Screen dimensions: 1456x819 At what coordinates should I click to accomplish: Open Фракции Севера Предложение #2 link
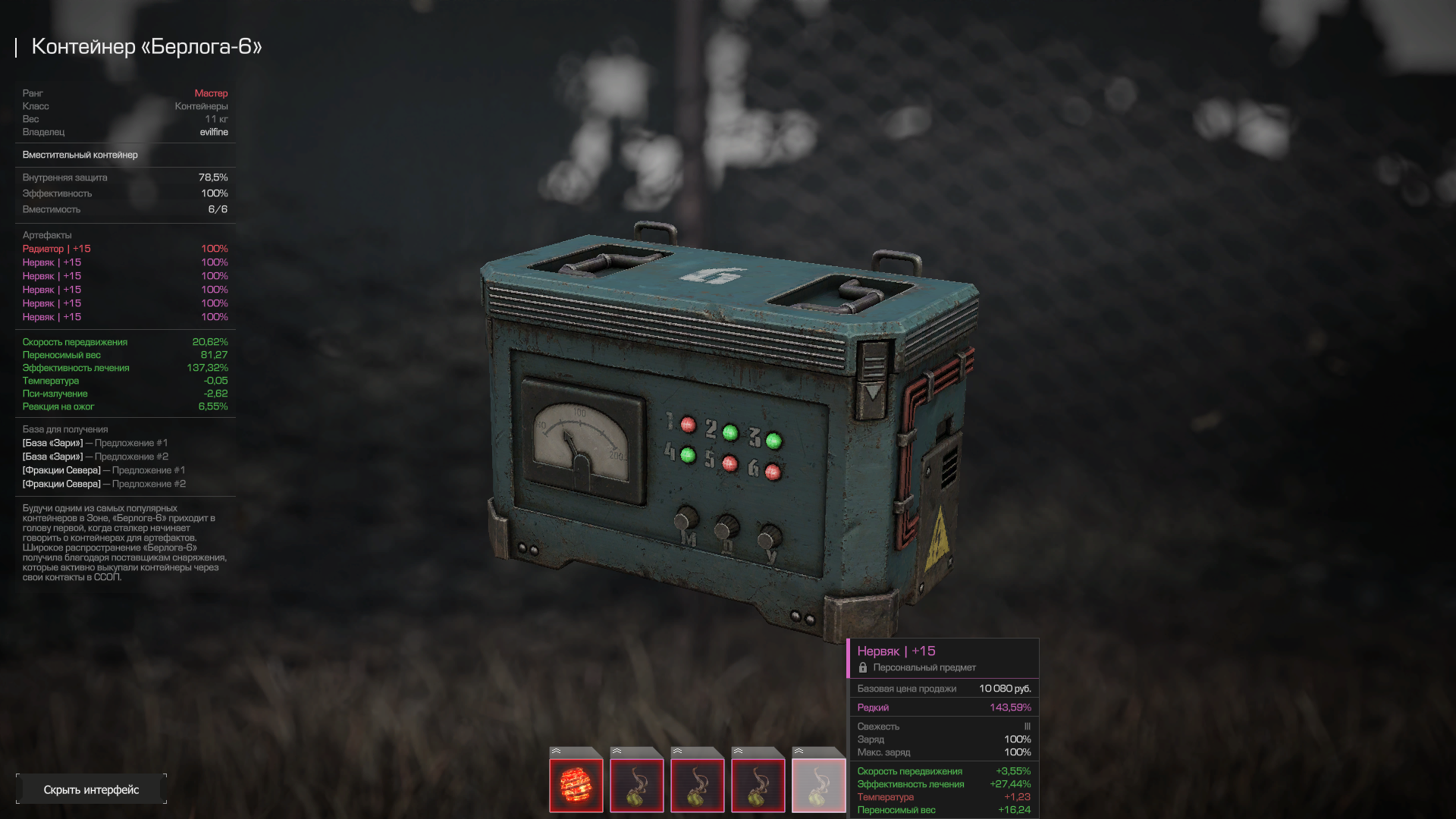coord(104,484)
